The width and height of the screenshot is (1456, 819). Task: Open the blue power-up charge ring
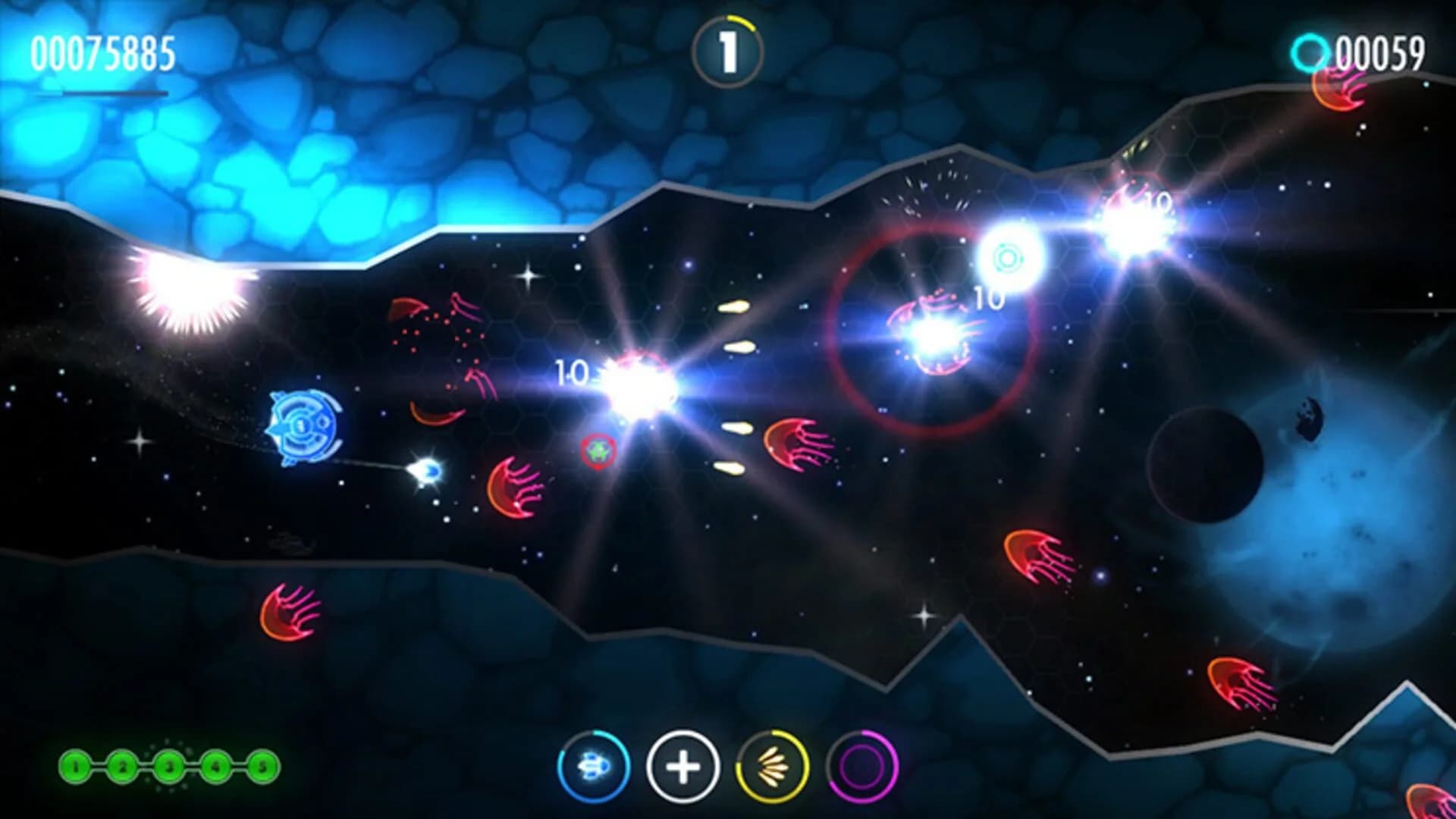pos(595,767)
